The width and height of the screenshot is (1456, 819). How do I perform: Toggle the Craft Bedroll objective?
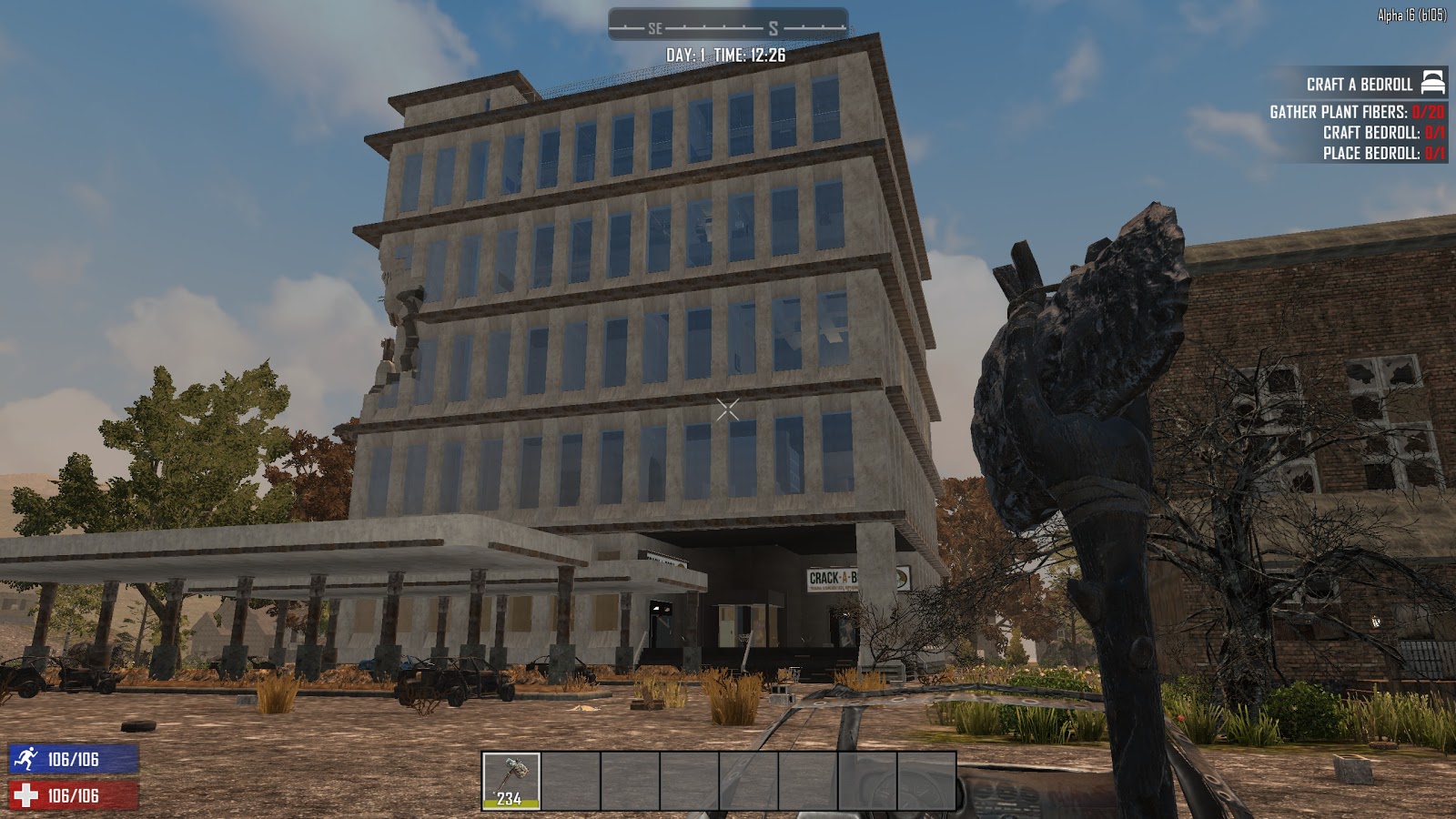1374,135
